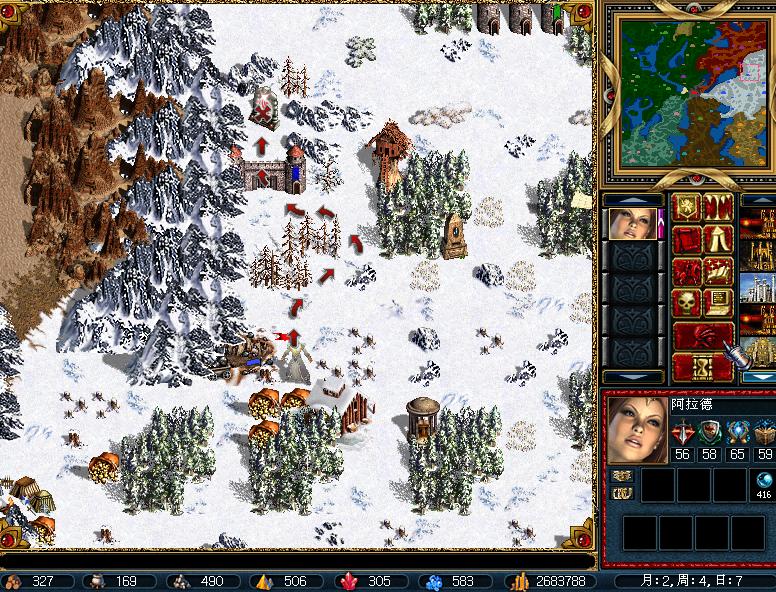Open adventure options with the skull button
Viewport: 776px width, 592px height.
point(688,304)
